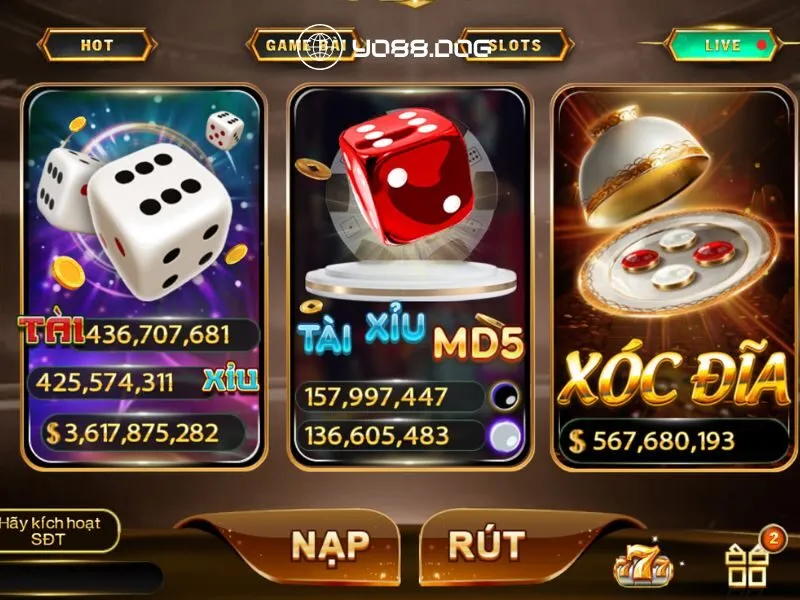The image size is (800, 600).
Task: Switch to the HOT tab
Action: (97, 45)
